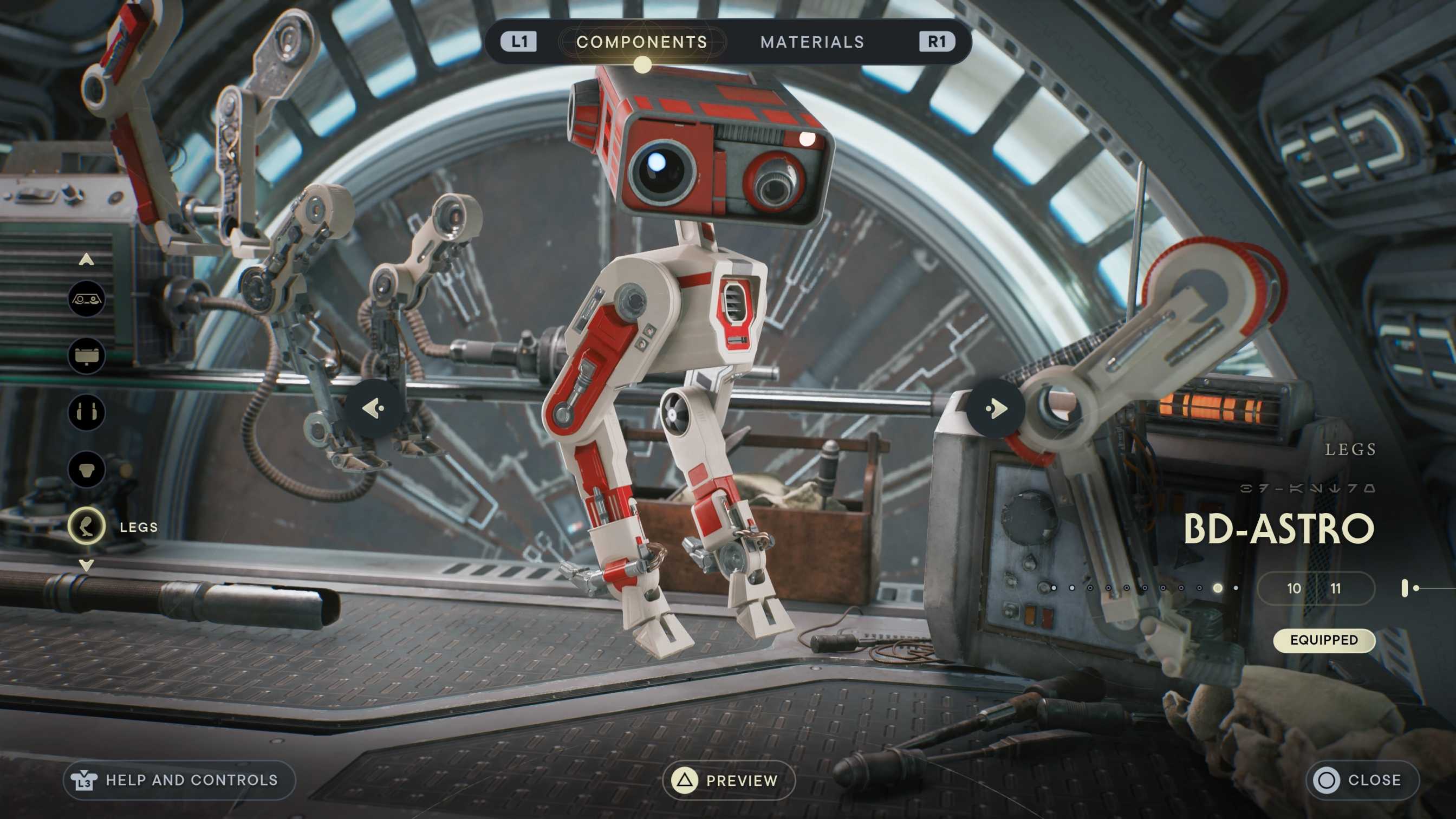Viewport: 1456px width, 819px height.
Task: Close the droid customization screen
Action: pyautogui.click(x=1362, y=781)
